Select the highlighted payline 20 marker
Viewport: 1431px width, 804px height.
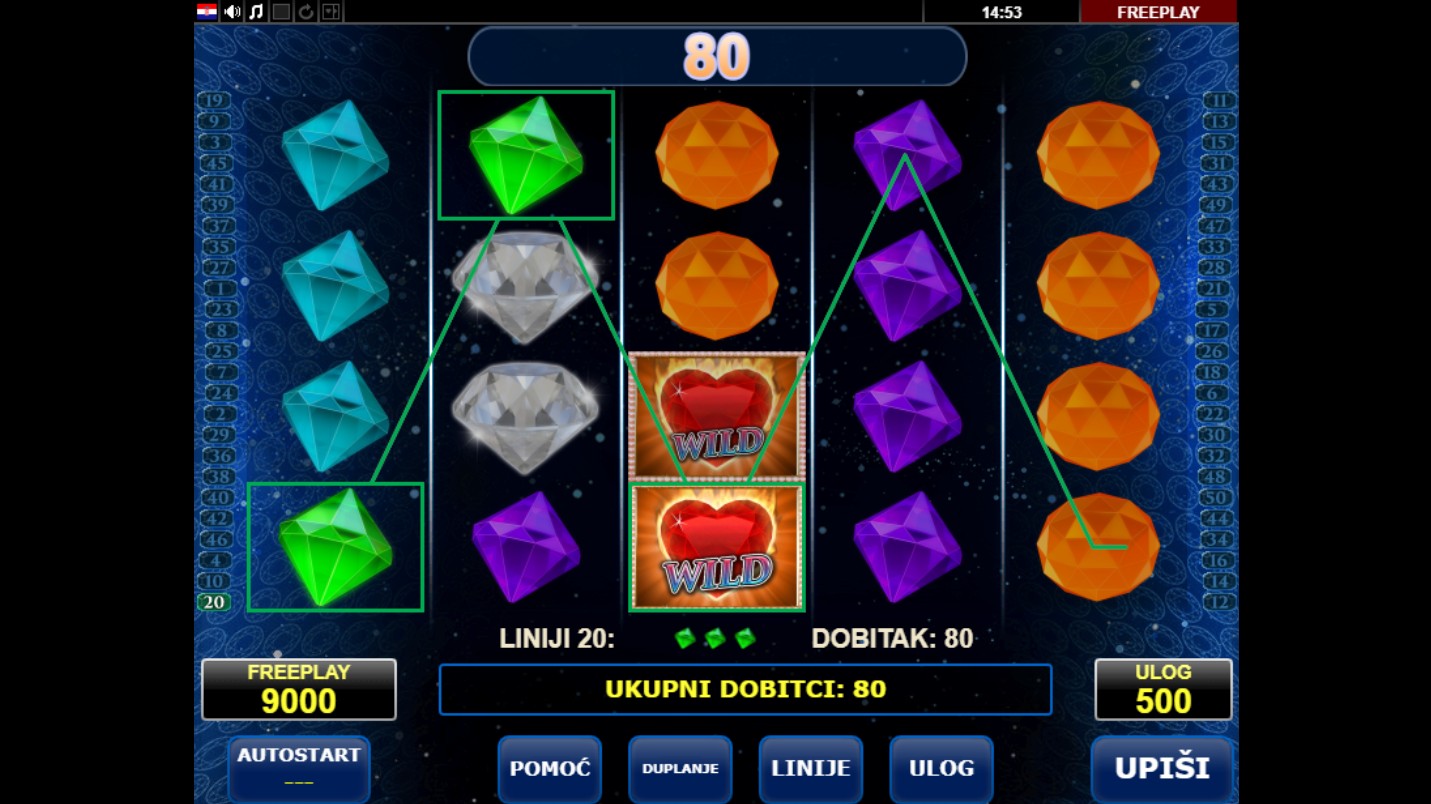[214, 602]
